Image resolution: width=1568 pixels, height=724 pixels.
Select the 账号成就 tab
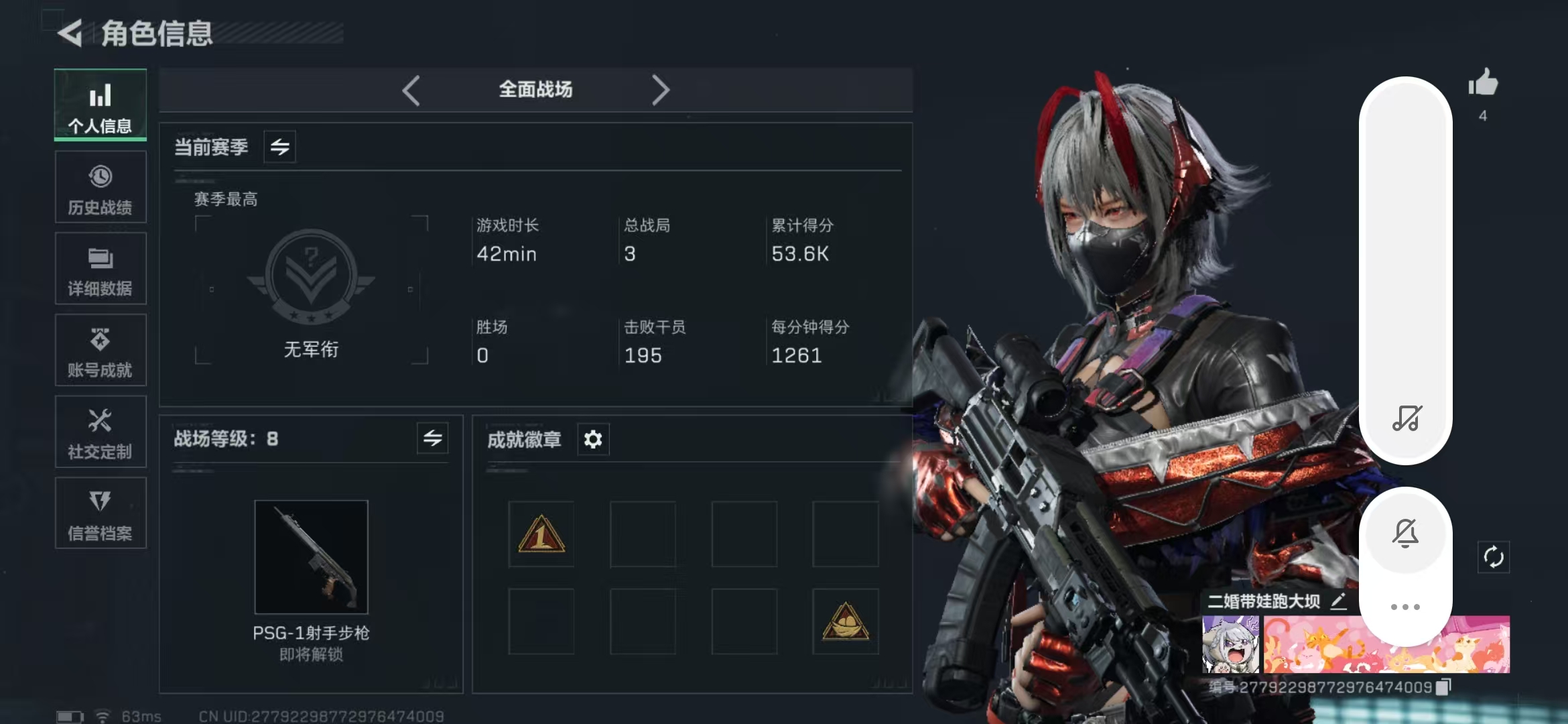[101, 351]
